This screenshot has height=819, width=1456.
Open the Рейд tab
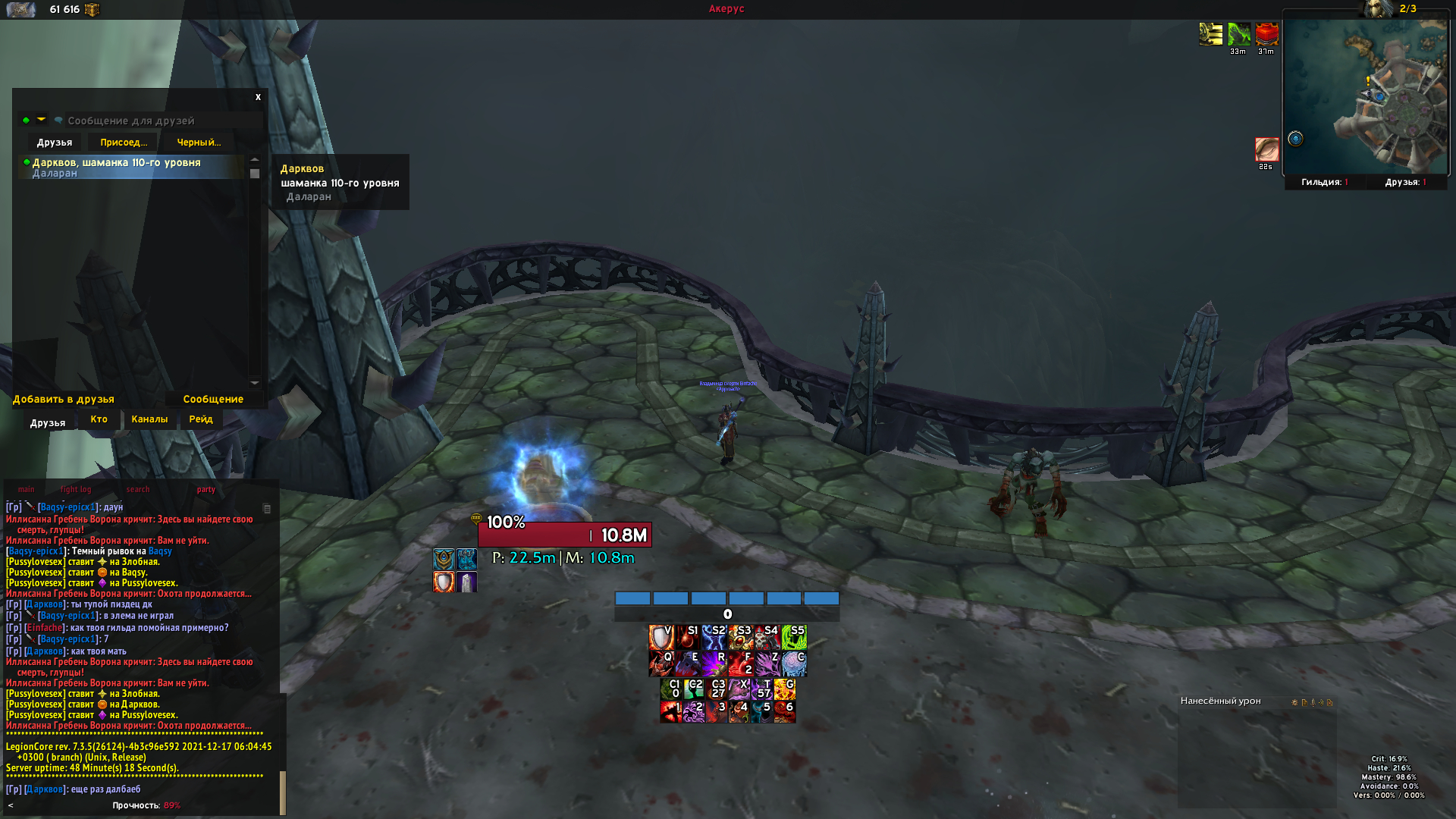201,419
